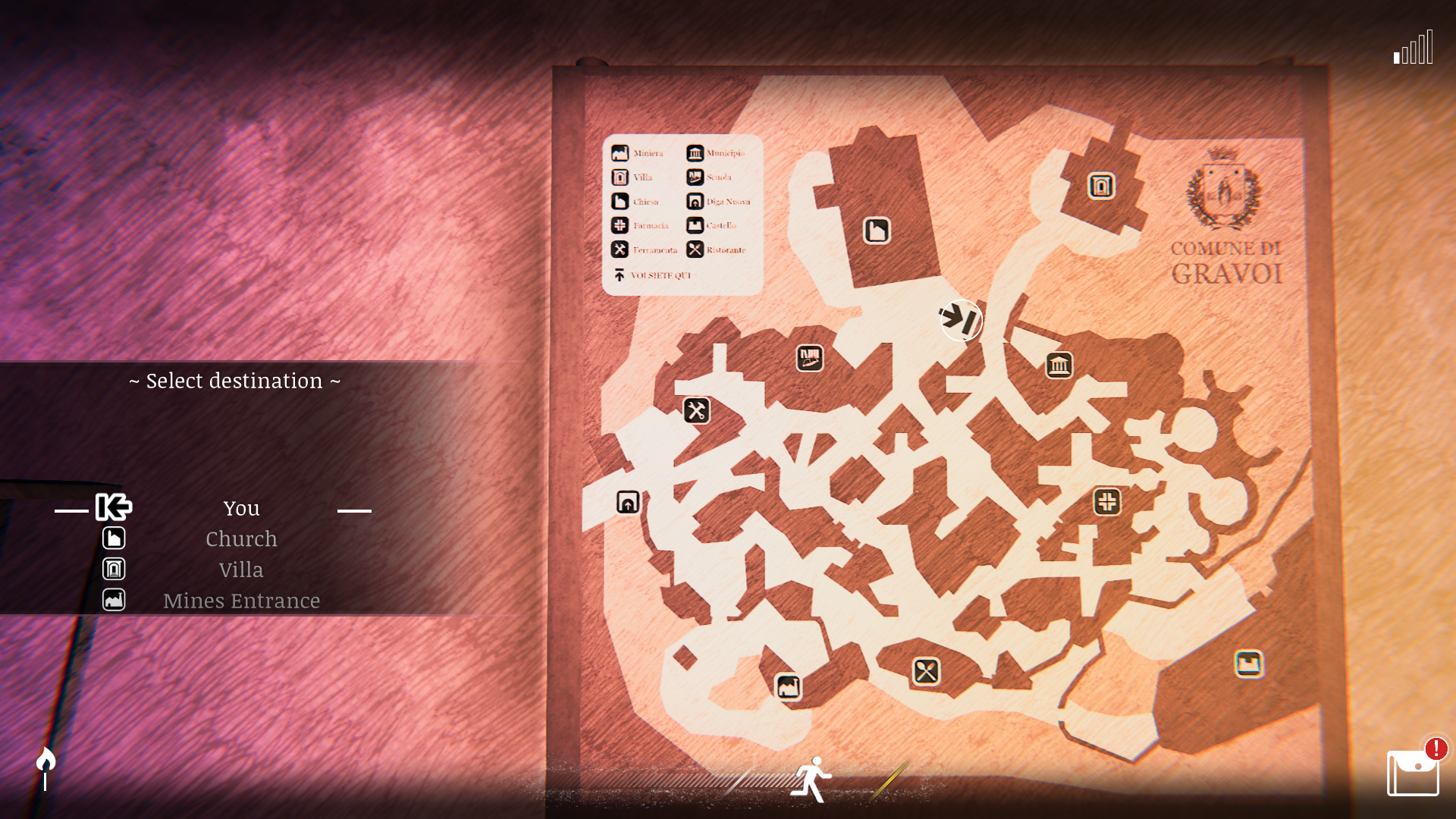Select Mines Entrance in the destination list
The width and height of the screenshot is (1456, 819).
coord(241,601)
